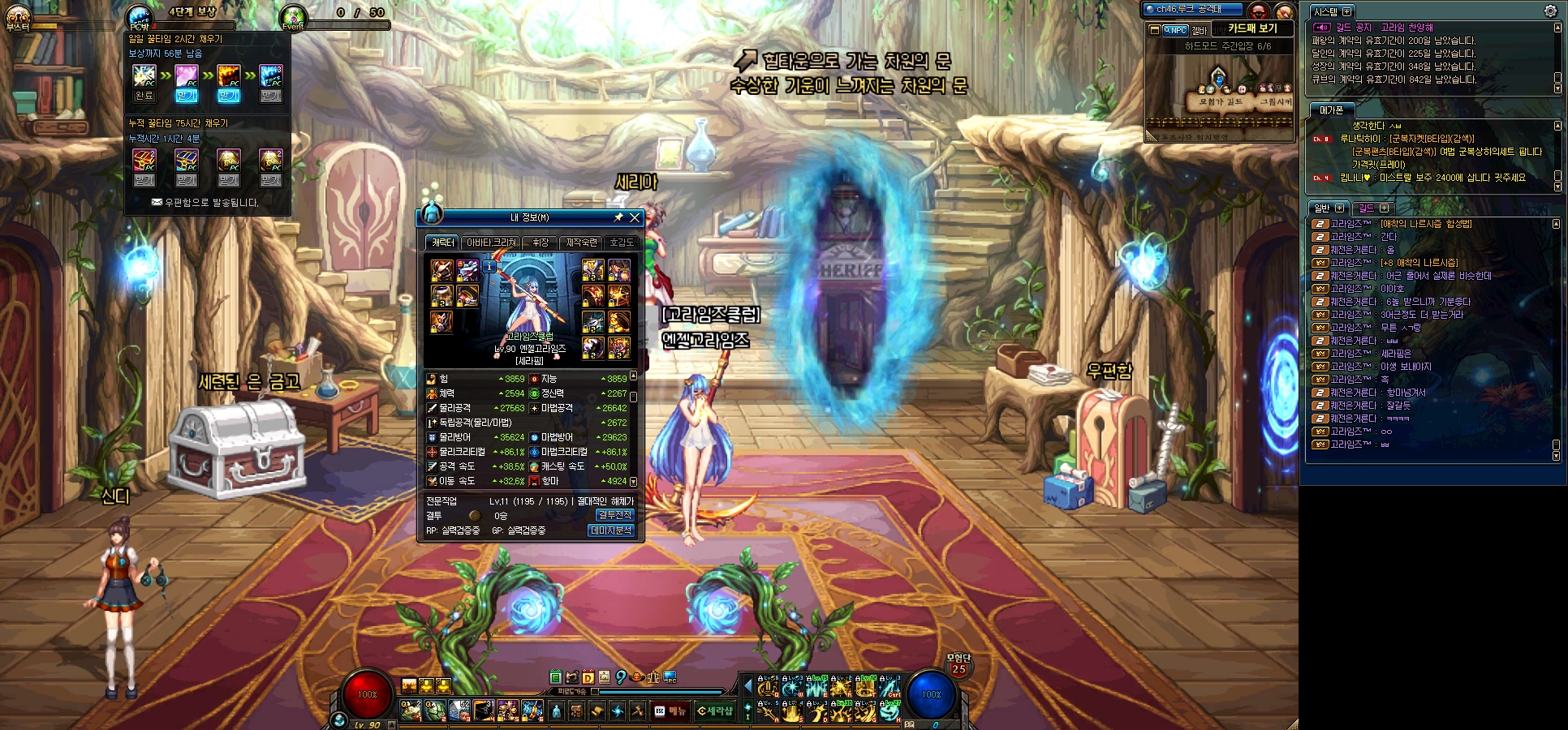This screenshot has height=730, width=1568.
Task: Close the 내 정보 character window
Action: [x=635, y=217]
